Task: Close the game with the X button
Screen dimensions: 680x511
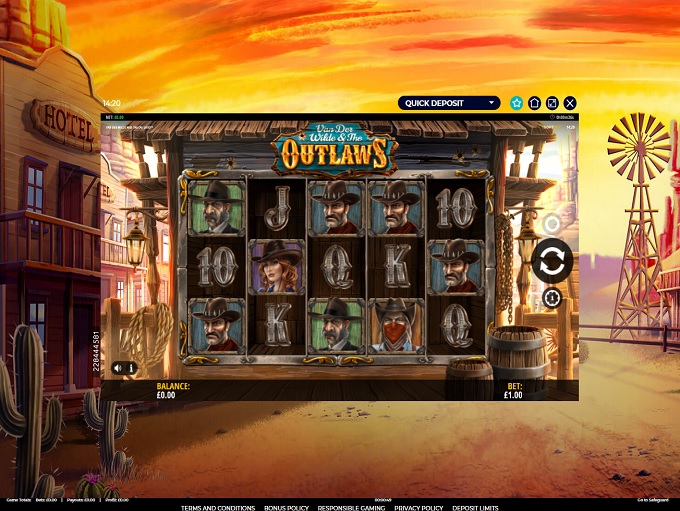Action: click(x=570, y=102)
